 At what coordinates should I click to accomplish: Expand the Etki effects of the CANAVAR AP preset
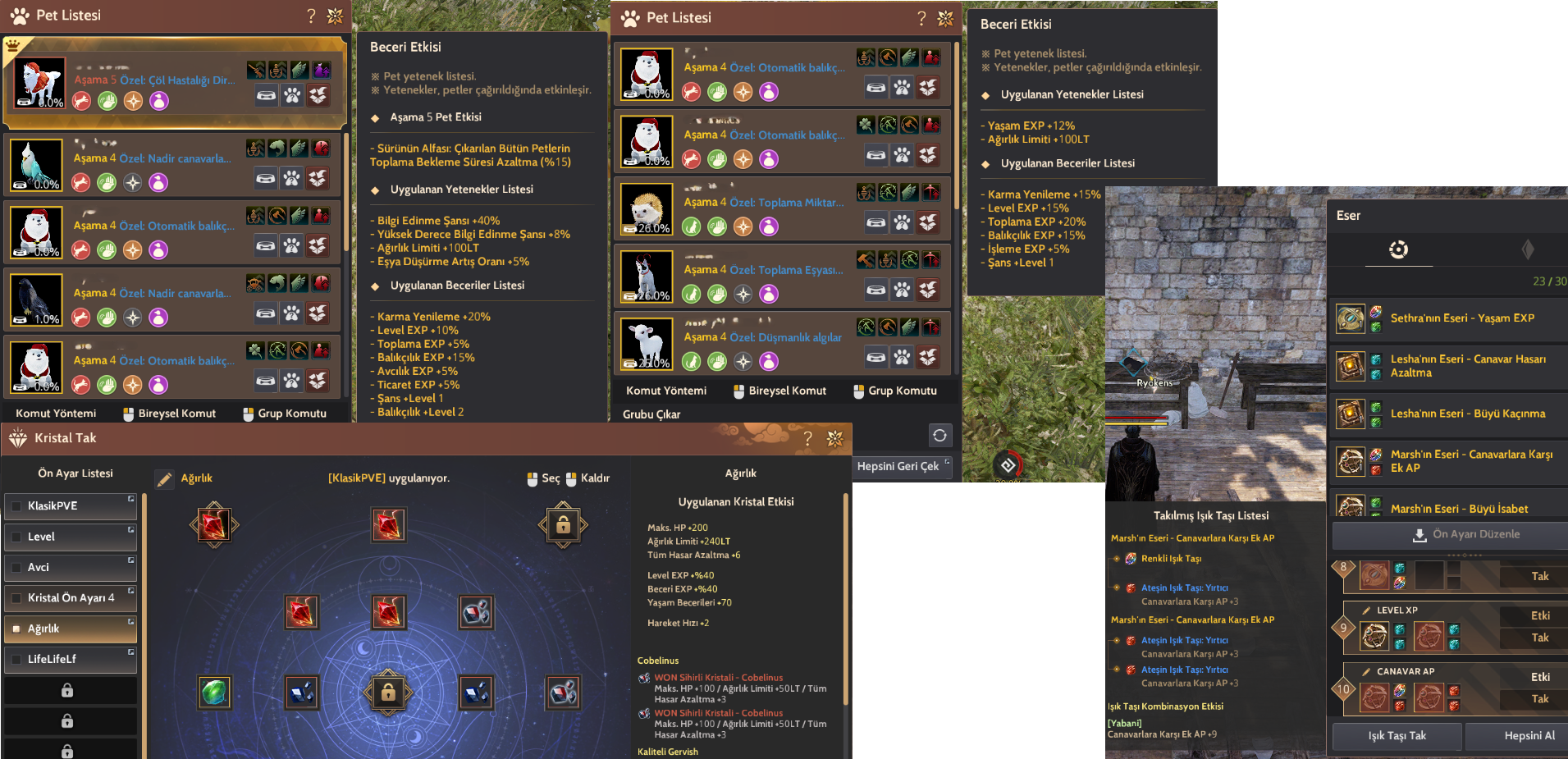click(1540, 677)
